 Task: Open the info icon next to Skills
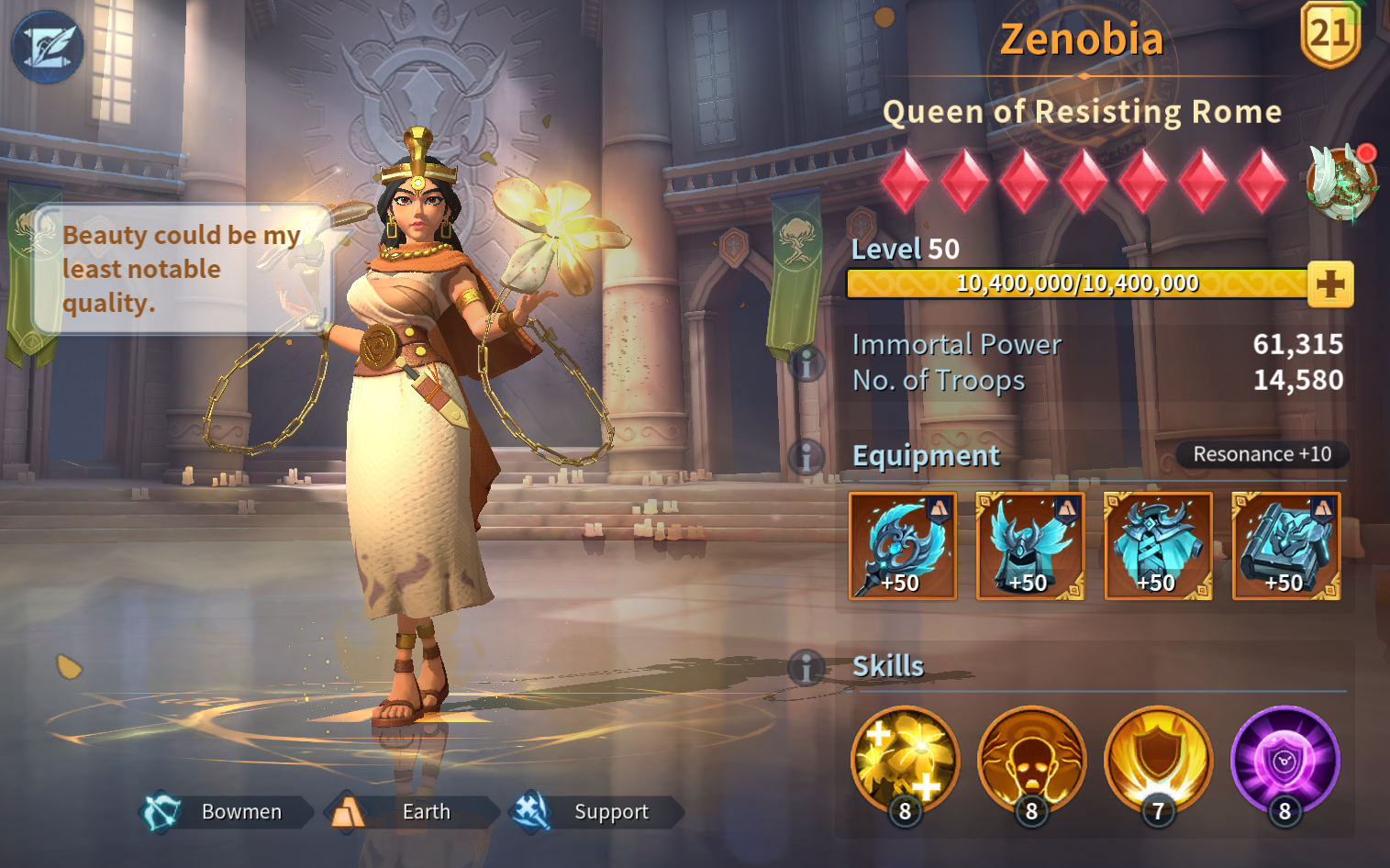click(x=806, y=667)
